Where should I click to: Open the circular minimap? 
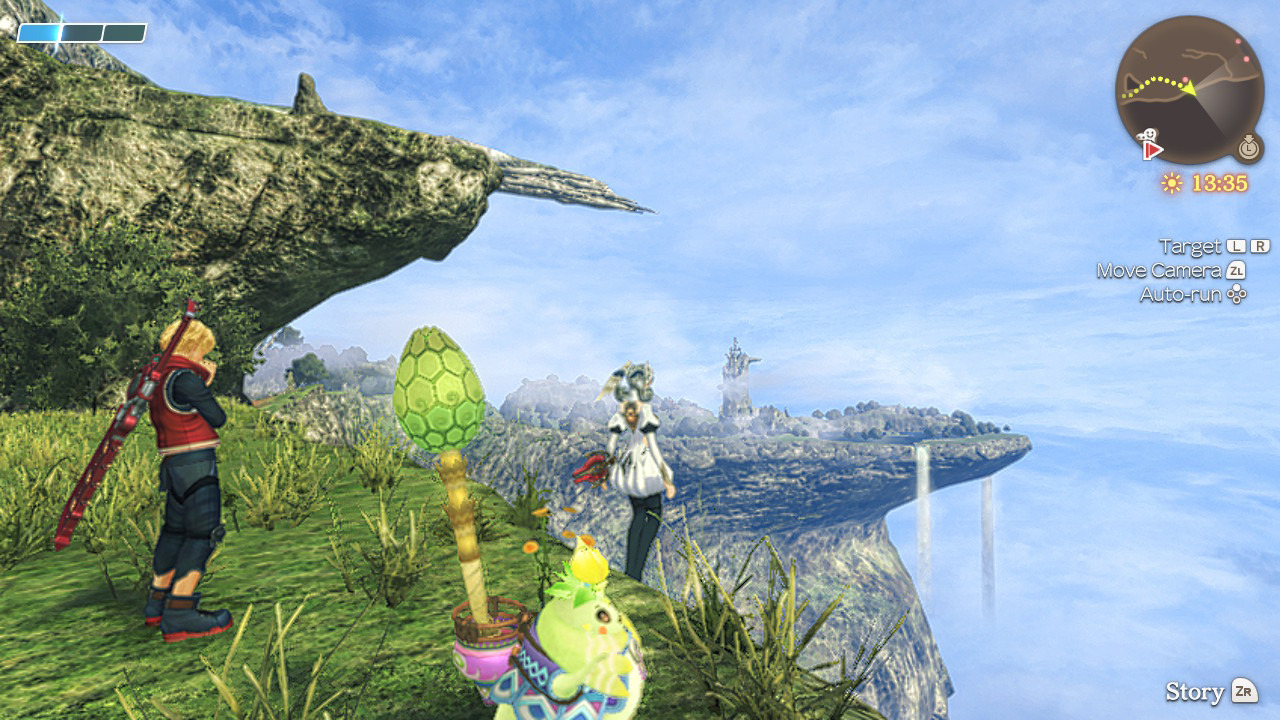pos(1189,89)
